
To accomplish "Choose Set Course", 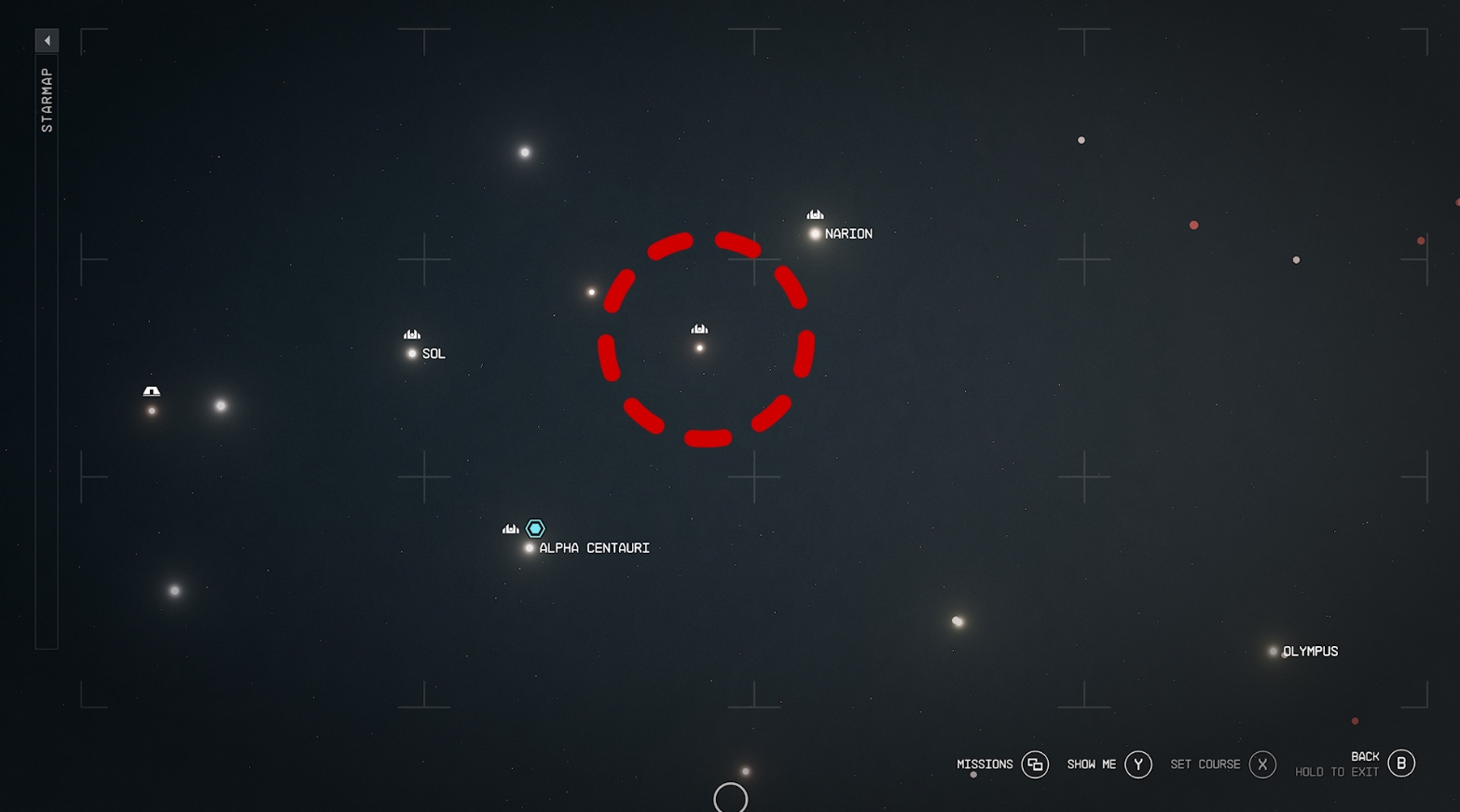I will (1261, 764).
